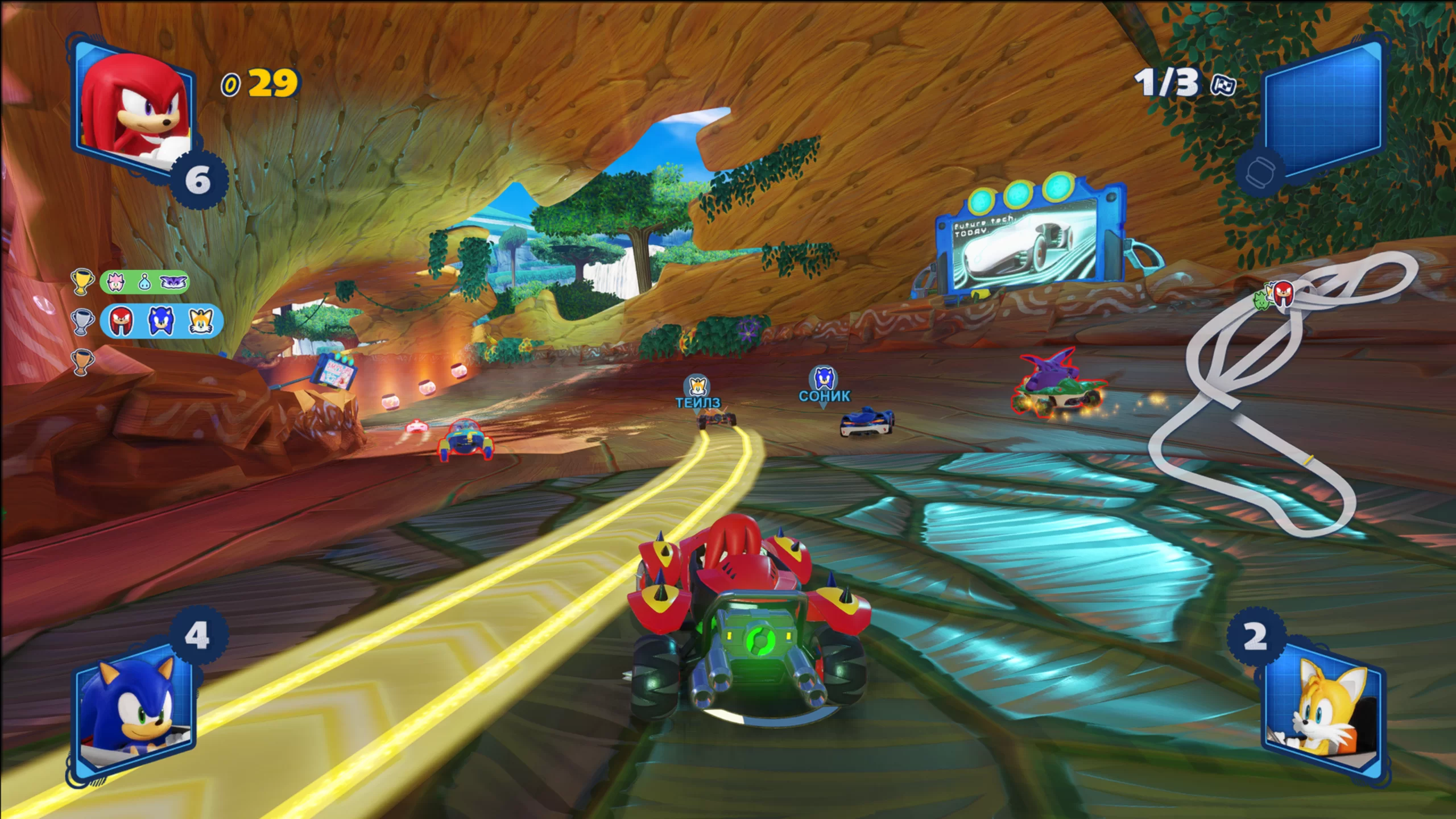Screen dimensions: 1456x819
Task: Click the СОНИК teammate name marker
Action: click(x=824, y=386)
